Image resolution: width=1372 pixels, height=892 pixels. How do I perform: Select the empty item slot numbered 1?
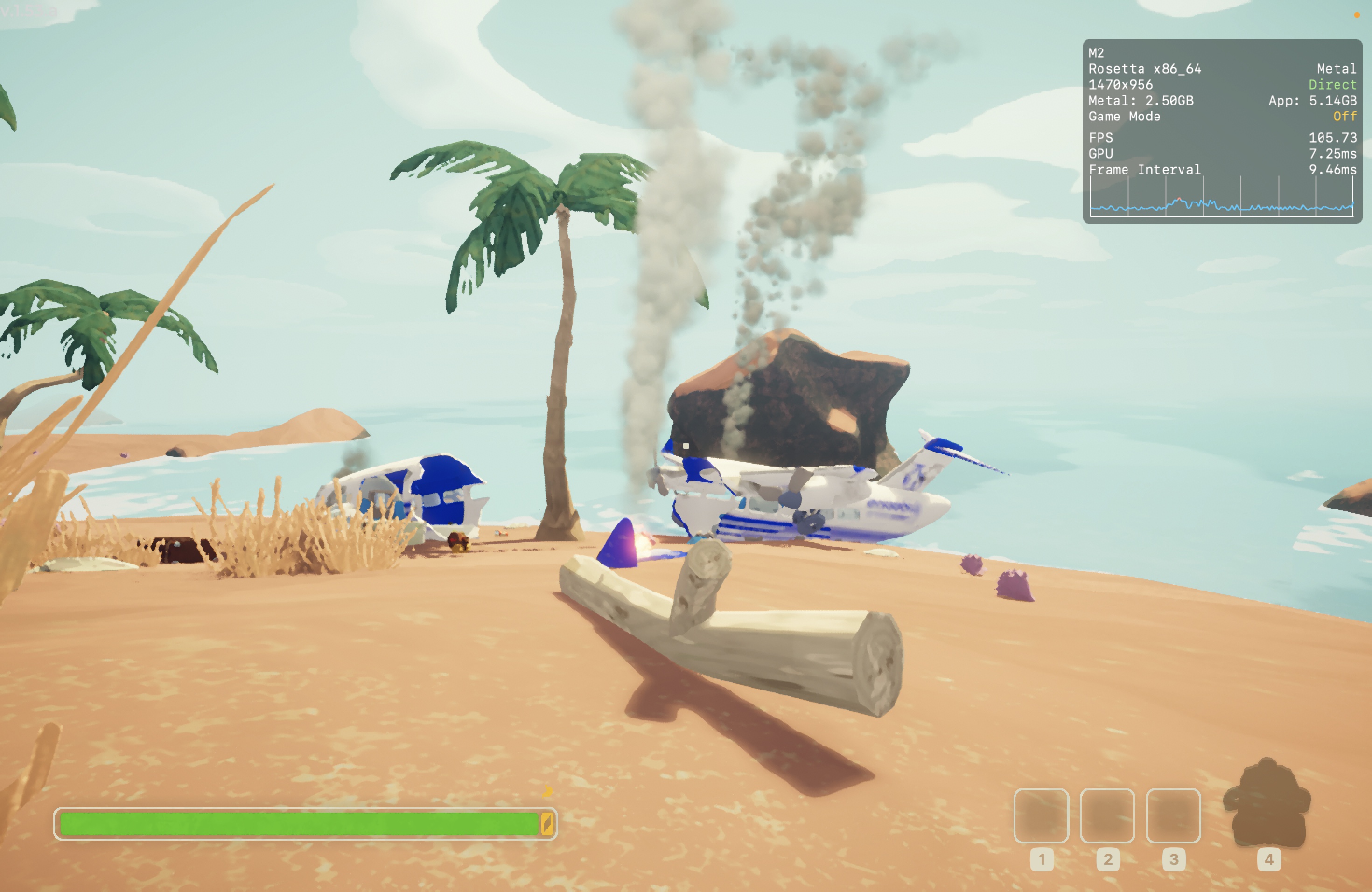[1041, 815]
